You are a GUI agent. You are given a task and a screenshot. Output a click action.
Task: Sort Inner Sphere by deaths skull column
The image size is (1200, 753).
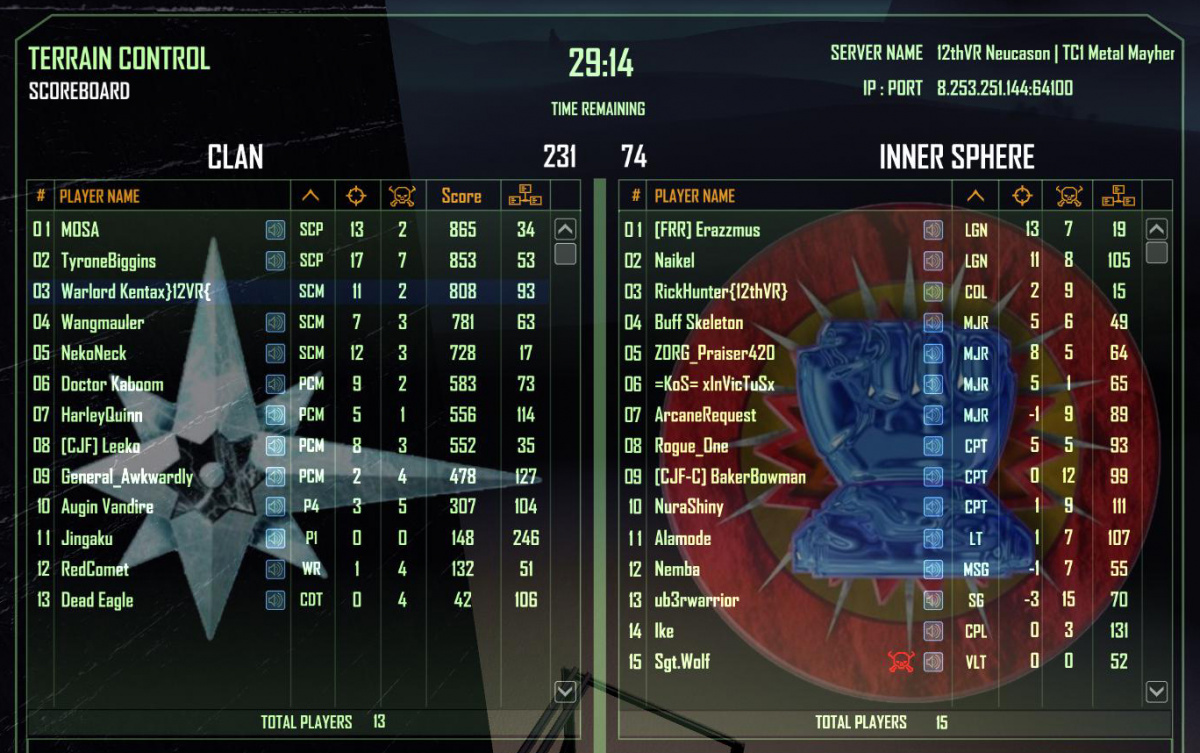click(x=1069, y=196)
